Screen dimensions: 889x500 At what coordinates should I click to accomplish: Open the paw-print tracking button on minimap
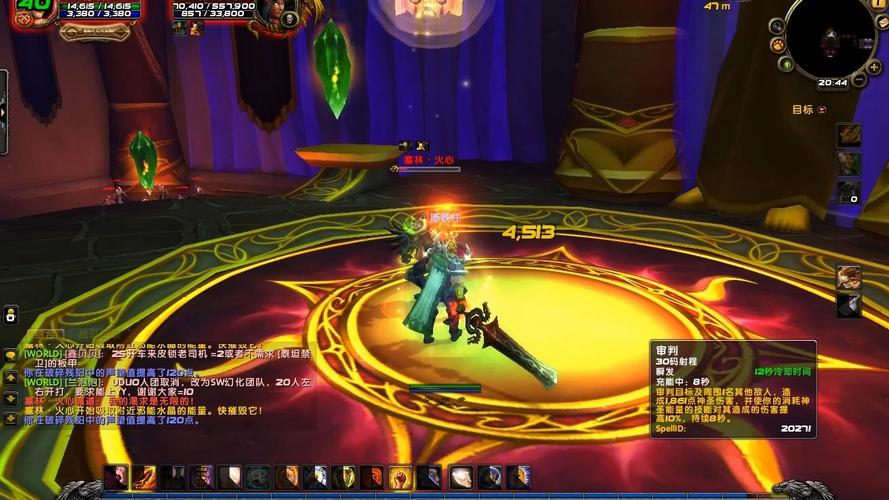pos(776,45)
